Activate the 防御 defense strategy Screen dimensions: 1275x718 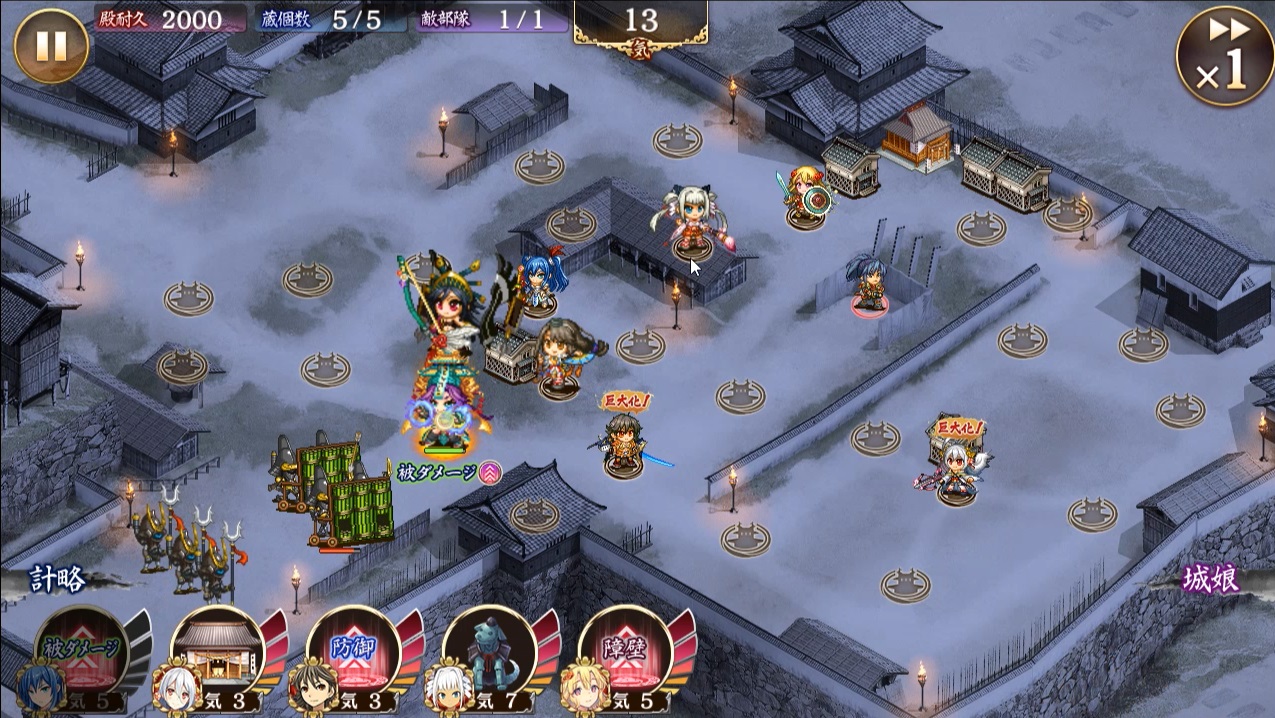coord(353,652)
